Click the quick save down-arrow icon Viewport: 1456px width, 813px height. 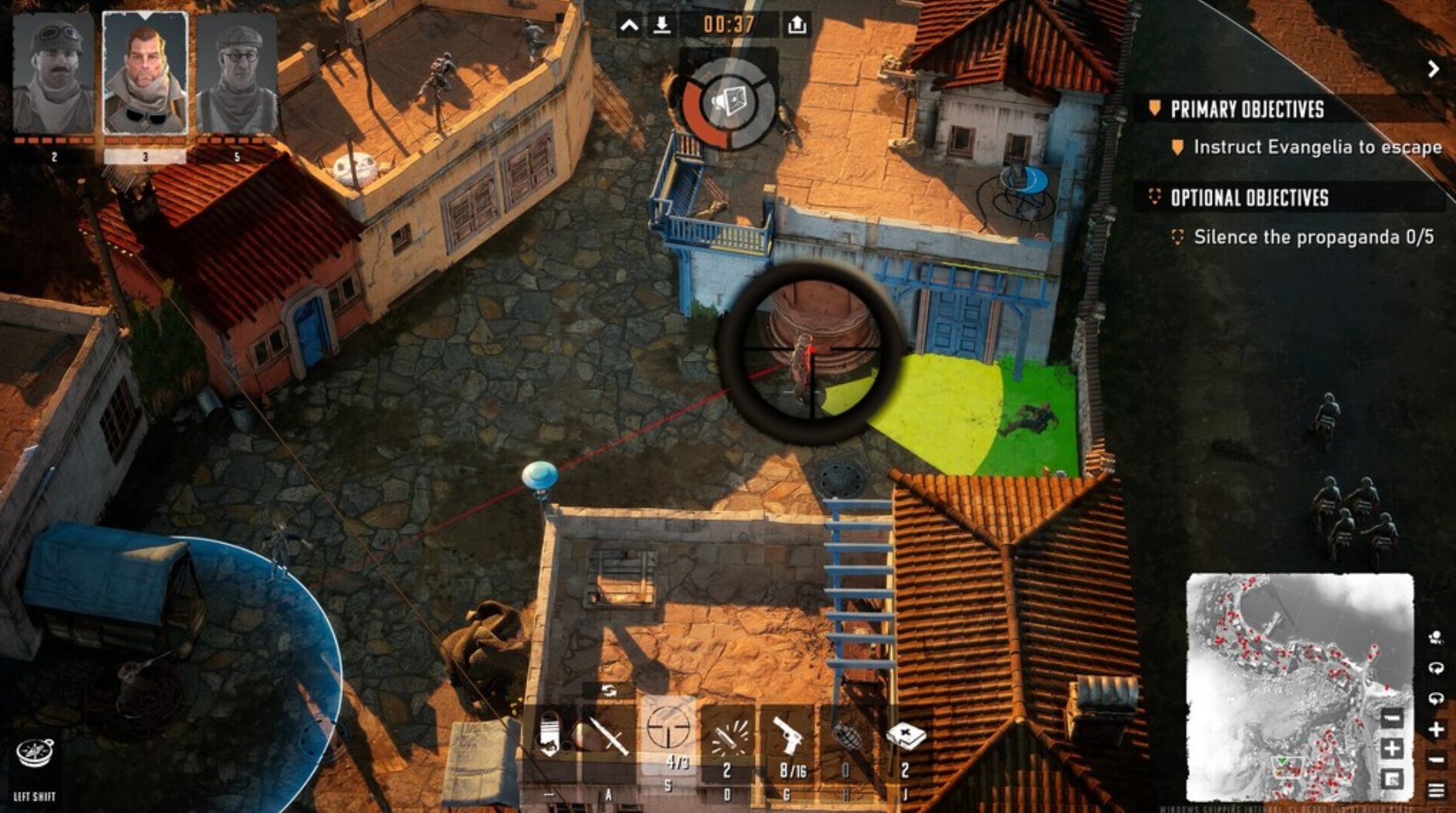(x=662, y=26)
